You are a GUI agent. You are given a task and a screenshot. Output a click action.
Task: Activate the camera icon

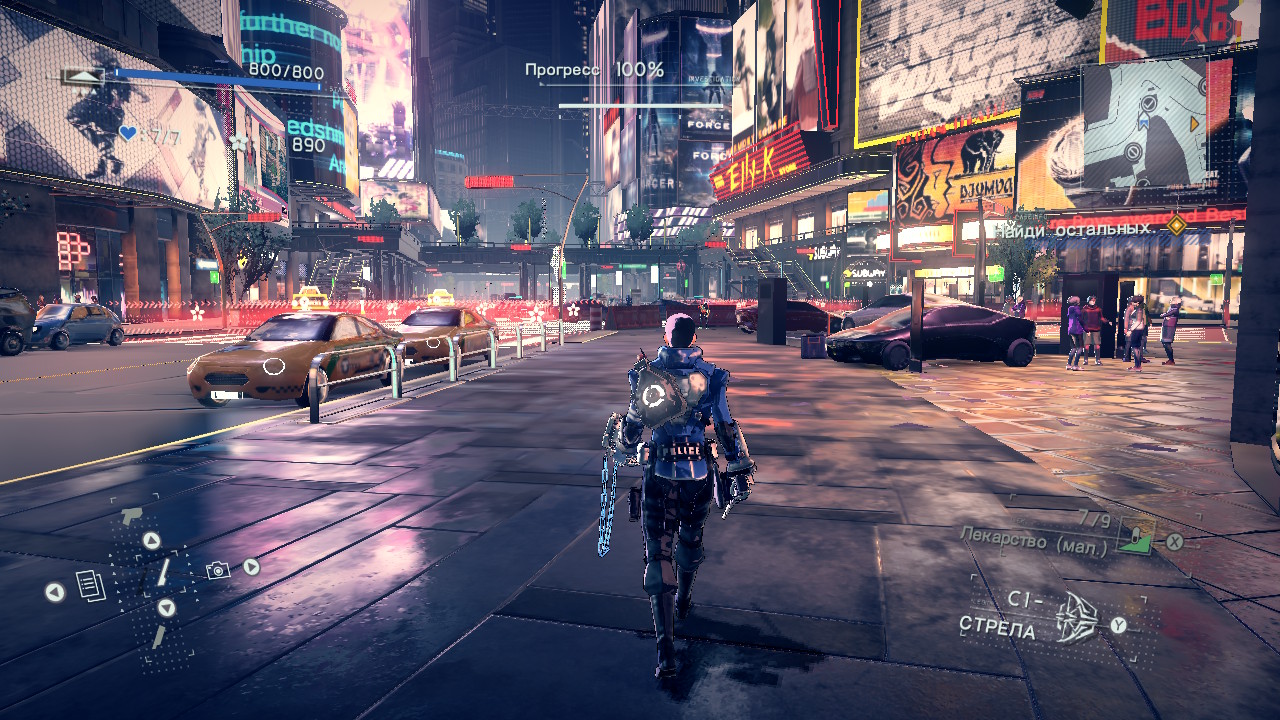[217, 570]
